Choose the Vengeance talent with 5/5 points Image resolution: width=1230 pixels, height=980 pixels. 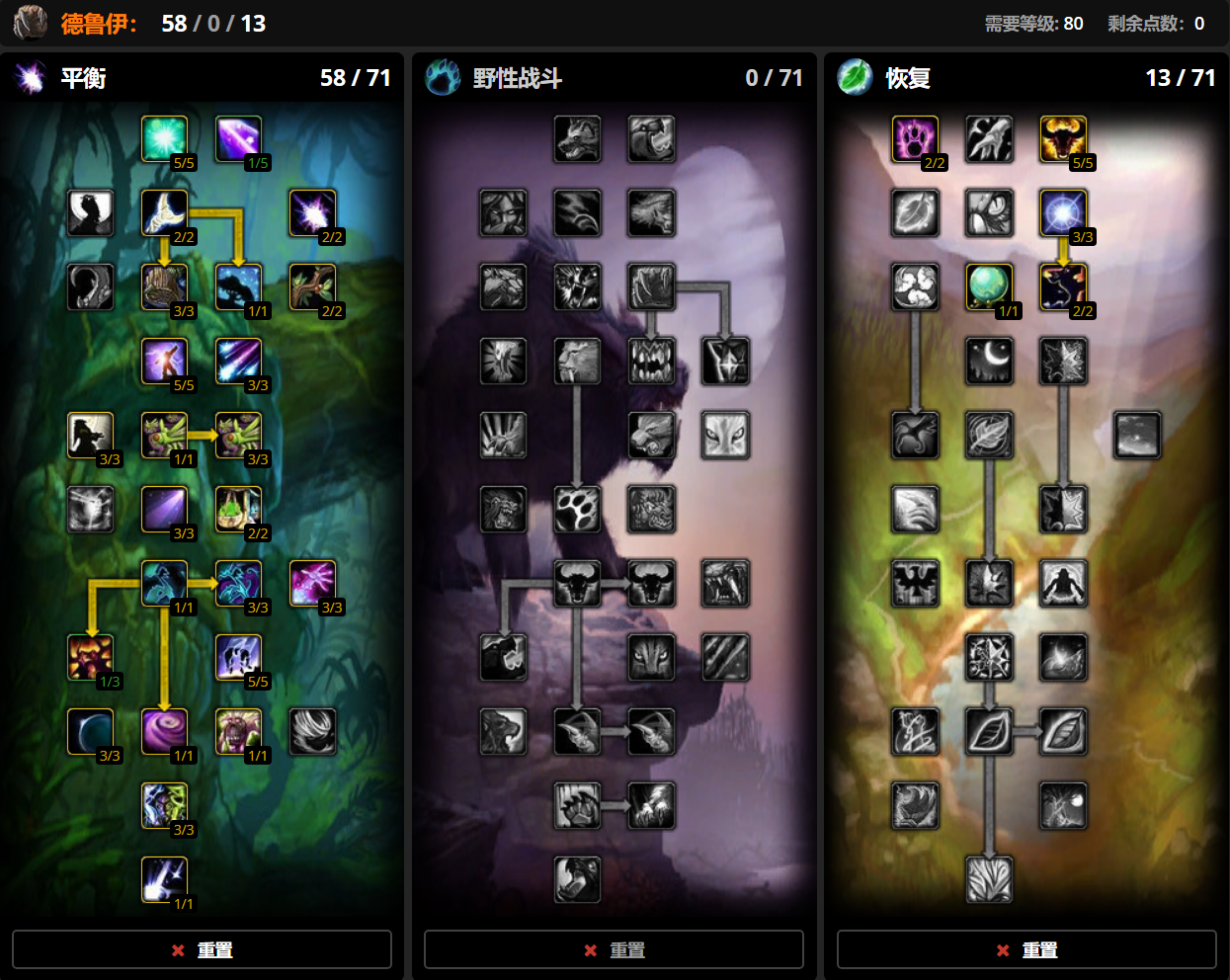pyautogui.click(x=164, y=362)
